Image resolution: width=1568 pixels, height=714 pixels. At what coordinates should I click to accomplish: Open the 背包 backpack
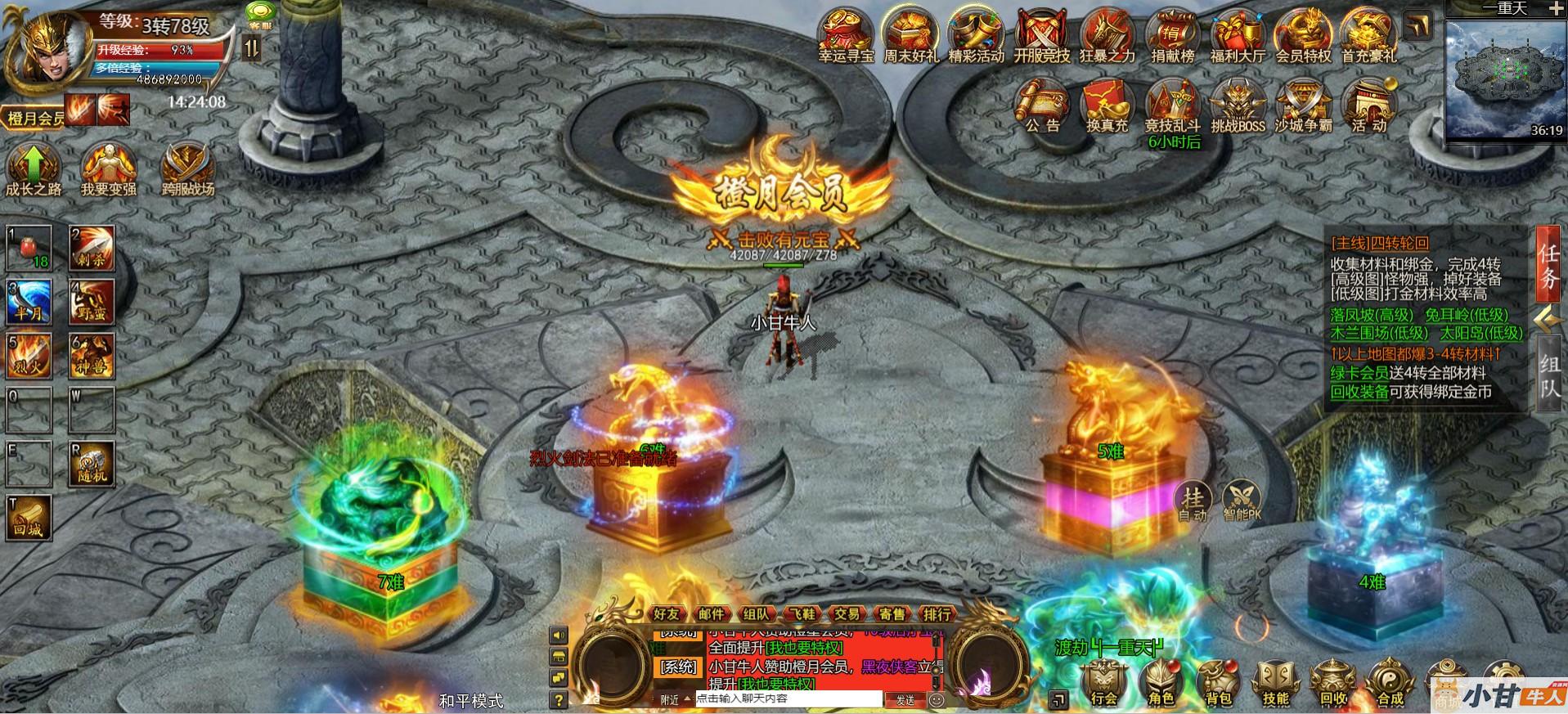tap(1218, 682)
